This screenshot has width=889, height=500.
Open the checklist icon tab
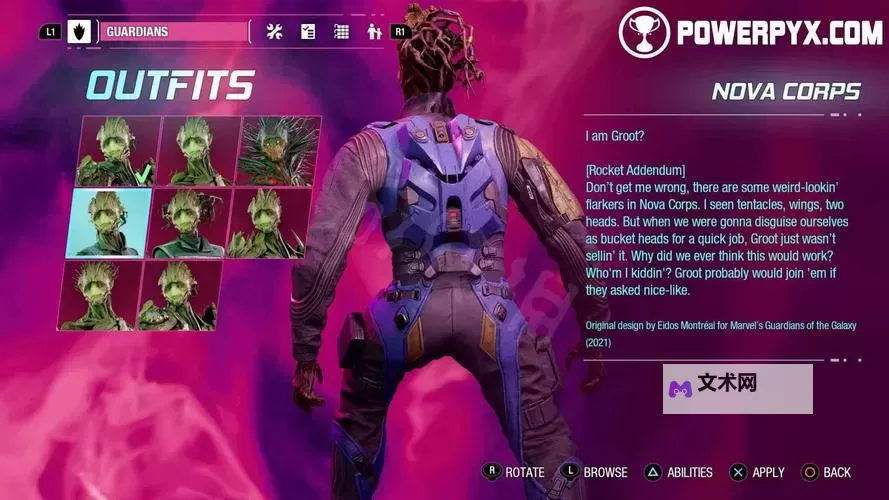(x=308, y=32)
